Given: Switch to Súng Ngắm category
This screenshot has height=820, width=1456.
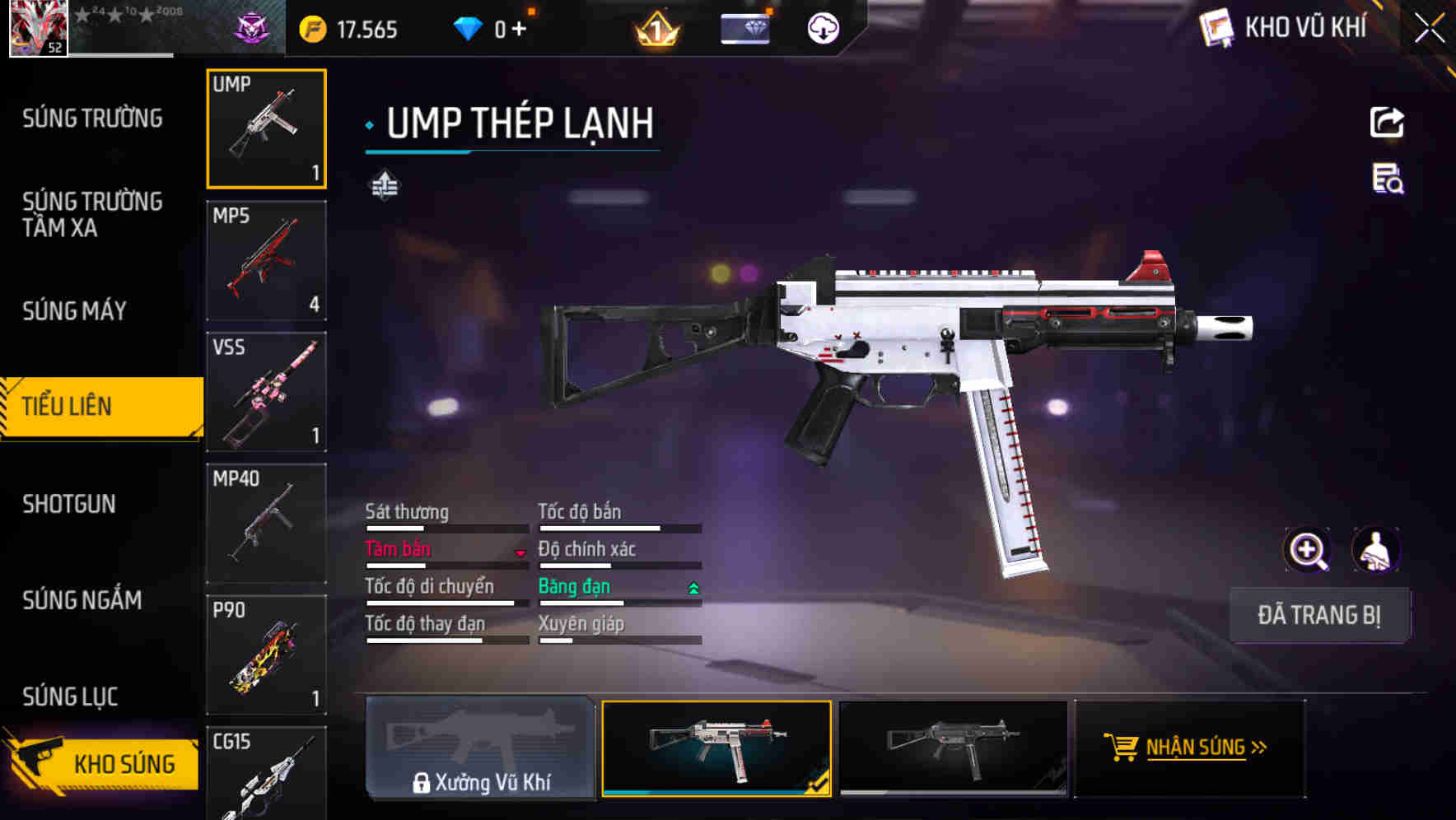Looking at the screenshot, I should click(82, 600).
